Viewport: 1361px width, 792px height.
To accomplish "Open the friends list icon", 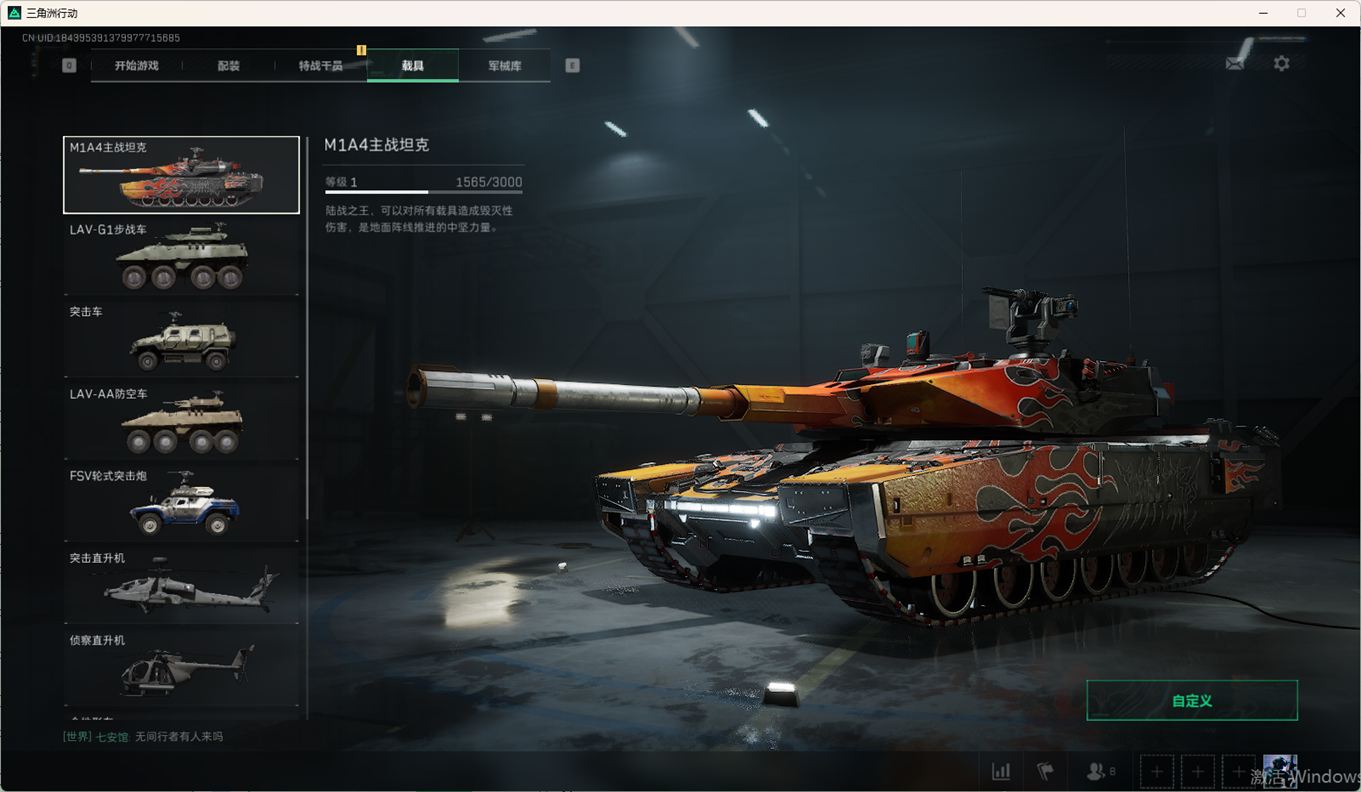I will pos(1098,772).
